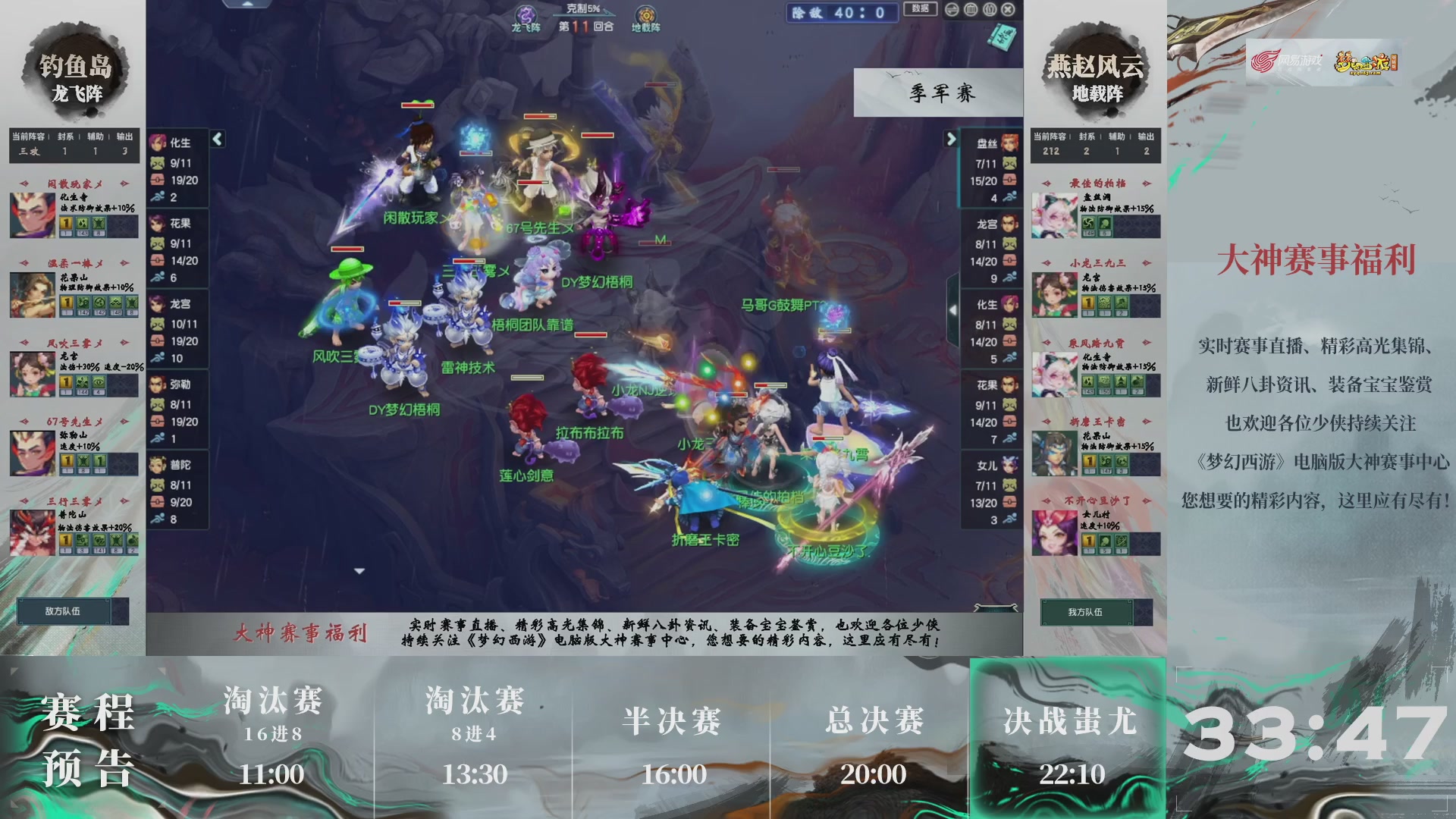This screenshot has width=1456, height=819.
Task: Toggle the broadcast grid icon in top-right bar
Action: tap(989, 9)
